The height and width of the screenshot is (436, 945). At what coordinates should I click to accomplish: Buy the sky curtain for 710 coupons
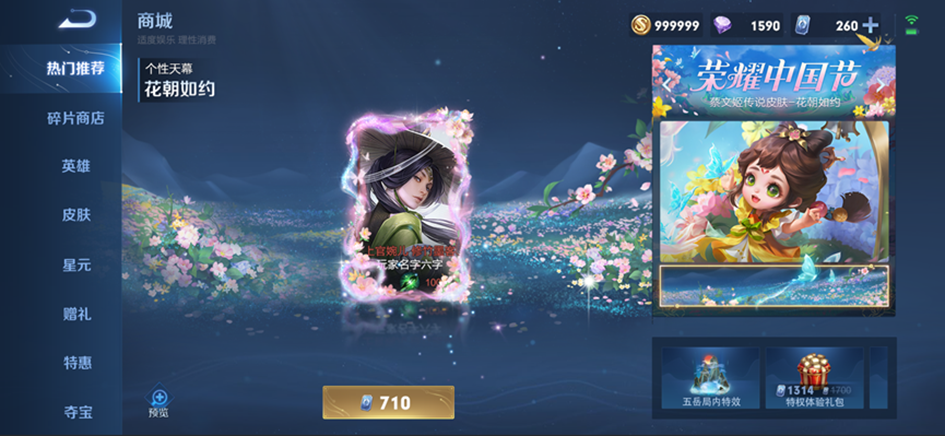point(388,402)
